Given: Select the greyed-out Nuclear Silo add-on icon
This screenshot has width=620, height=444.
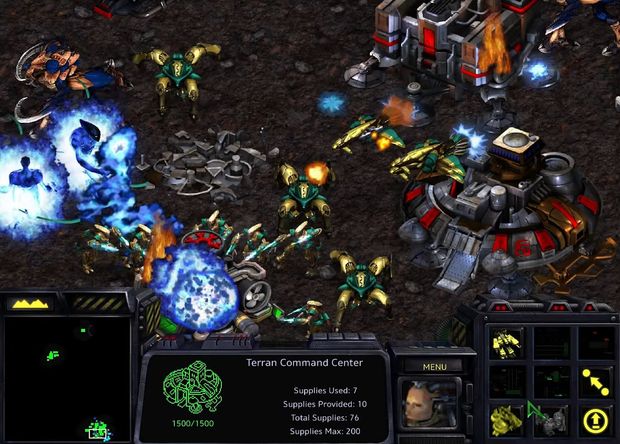Looking at the screenshot, I should (552, 418).
